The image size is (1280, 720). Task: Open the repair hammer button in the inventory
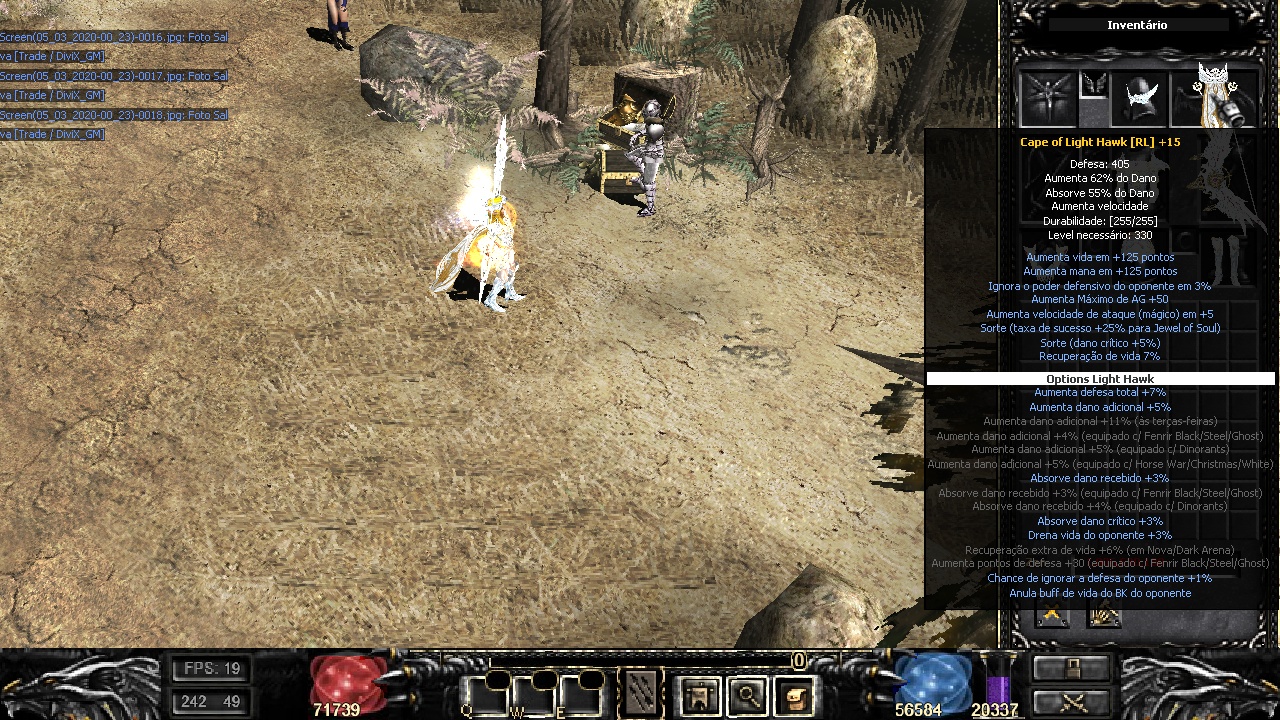pyautogui.click(x=1104, y=616)
